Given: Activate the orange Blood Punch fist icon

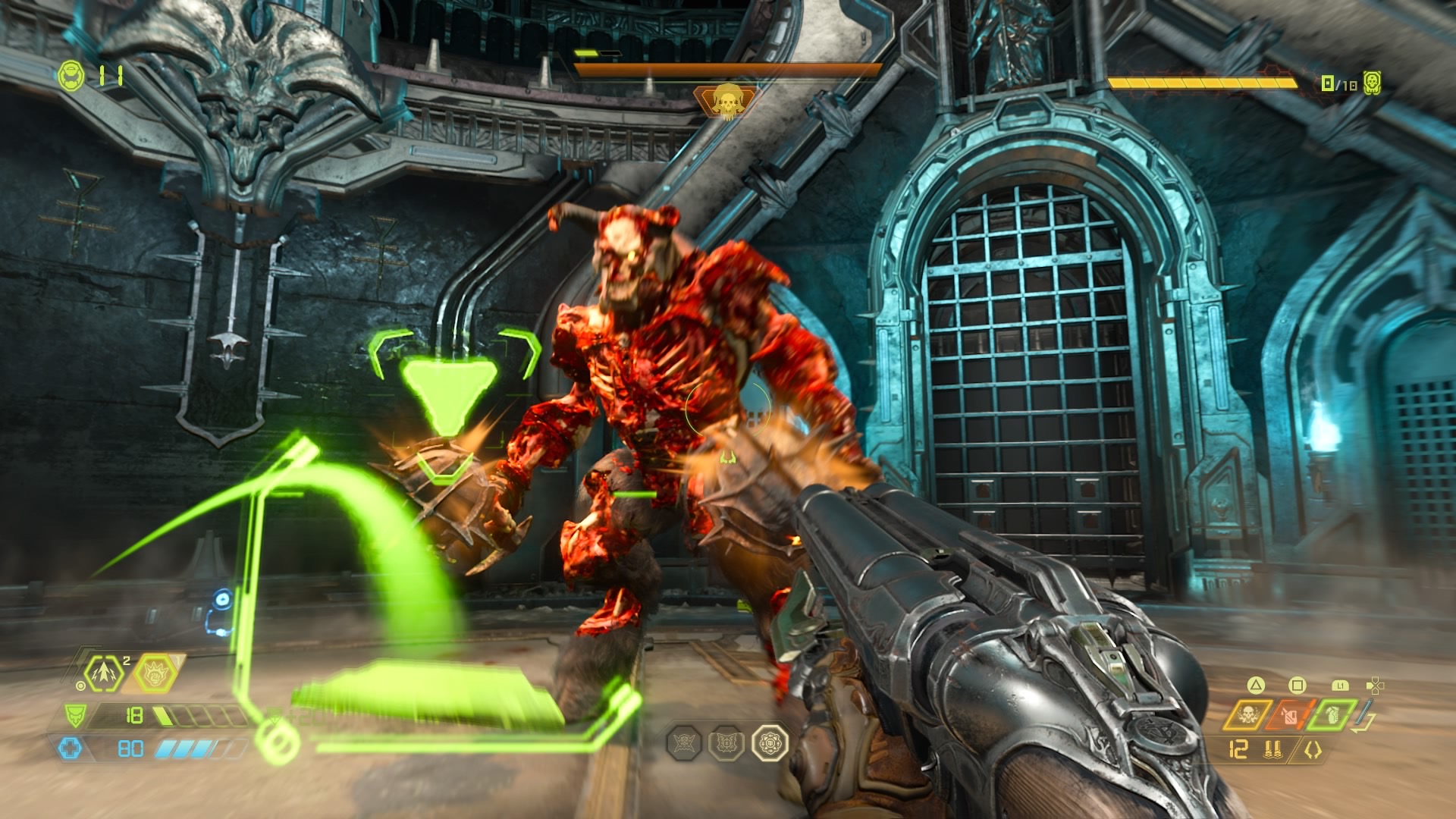Looking at the screenshot, I should click(155, 673).
